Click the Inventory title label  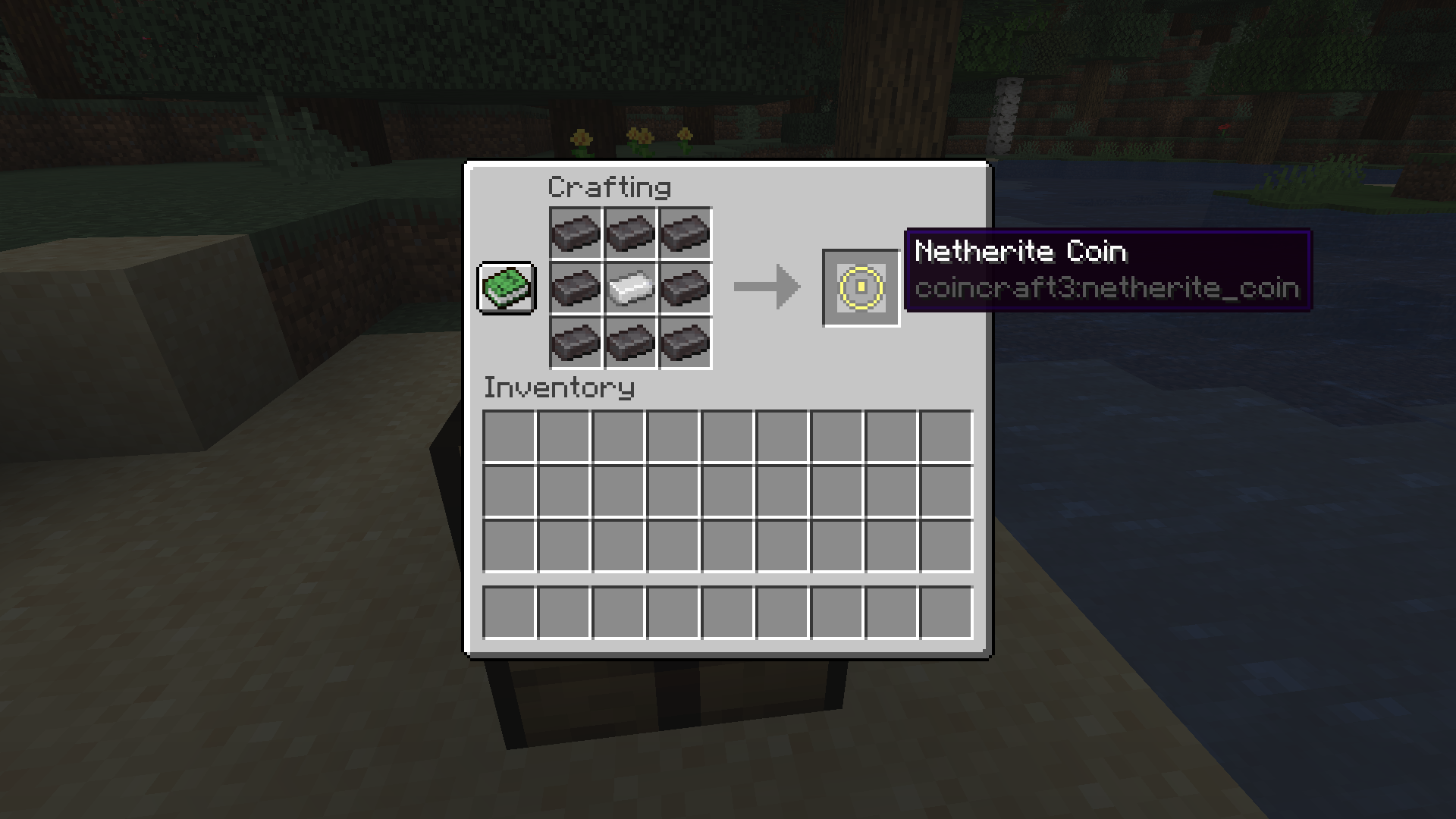tap(559, 388)
